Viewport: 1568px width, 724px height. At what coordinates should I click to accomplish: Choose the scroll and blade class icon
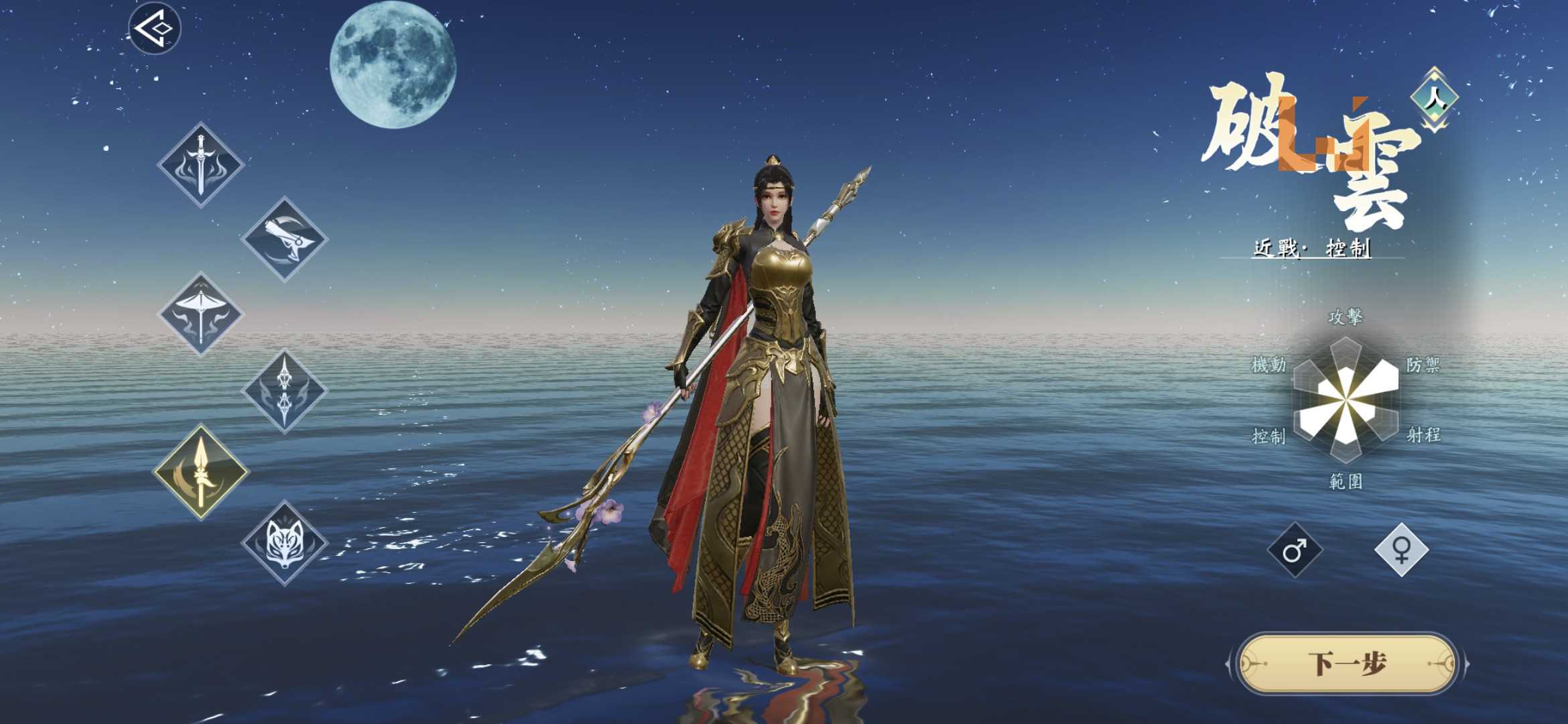(x=284, y=239)
